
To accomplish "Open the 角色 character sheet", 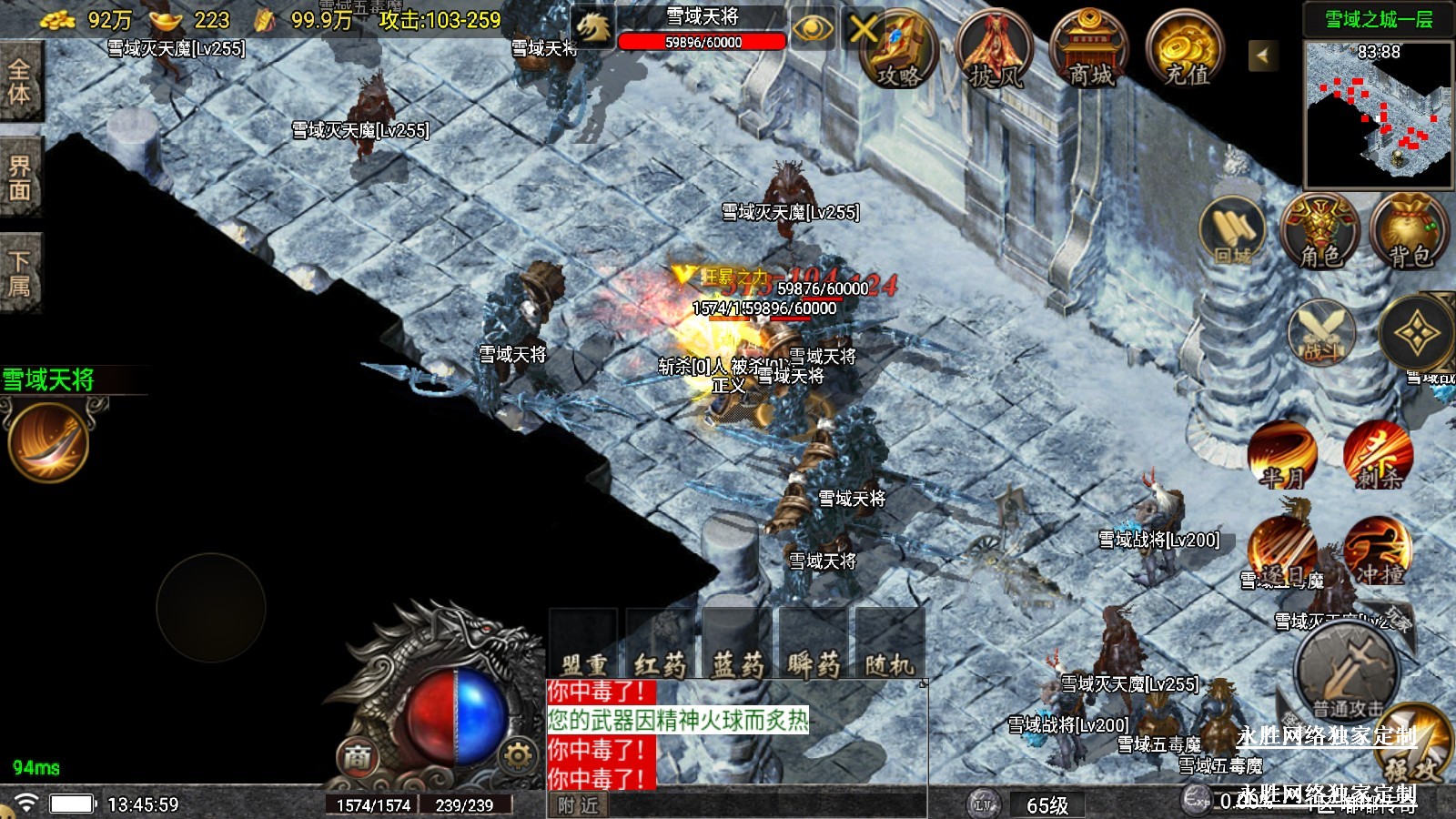I will 1319,233.
